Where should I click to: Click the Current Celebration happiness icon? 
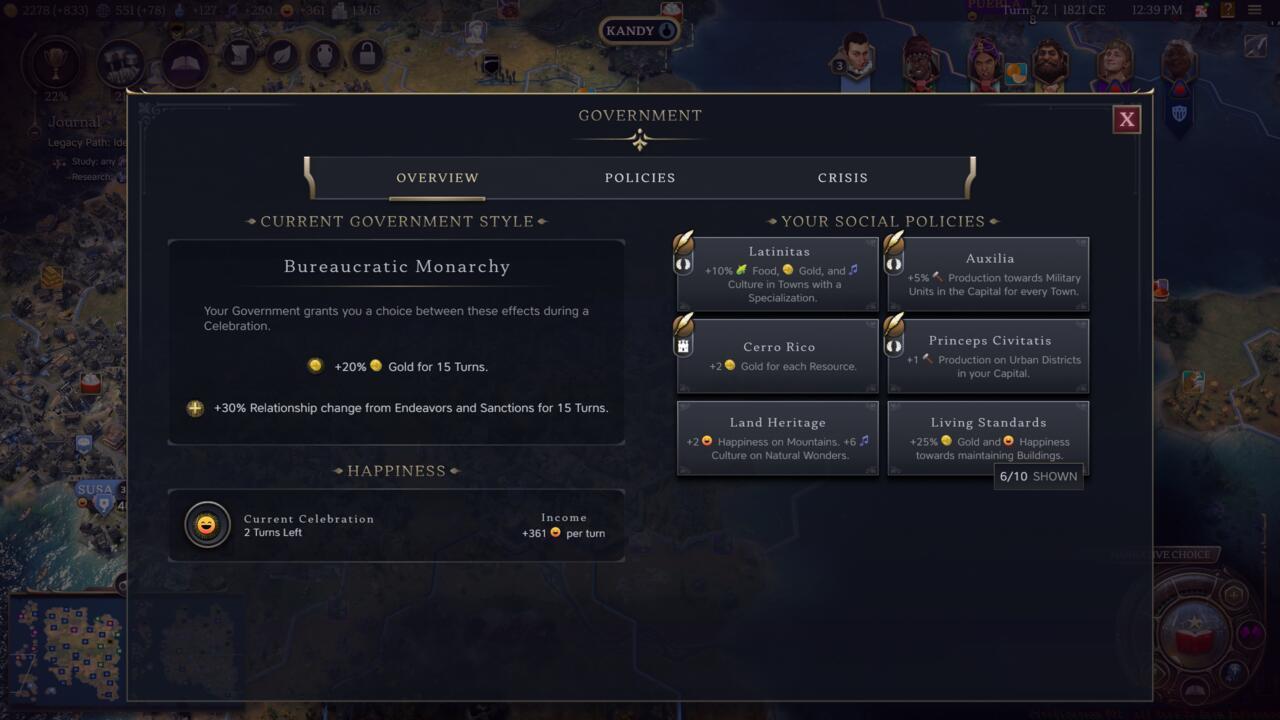tap(207, 525)
